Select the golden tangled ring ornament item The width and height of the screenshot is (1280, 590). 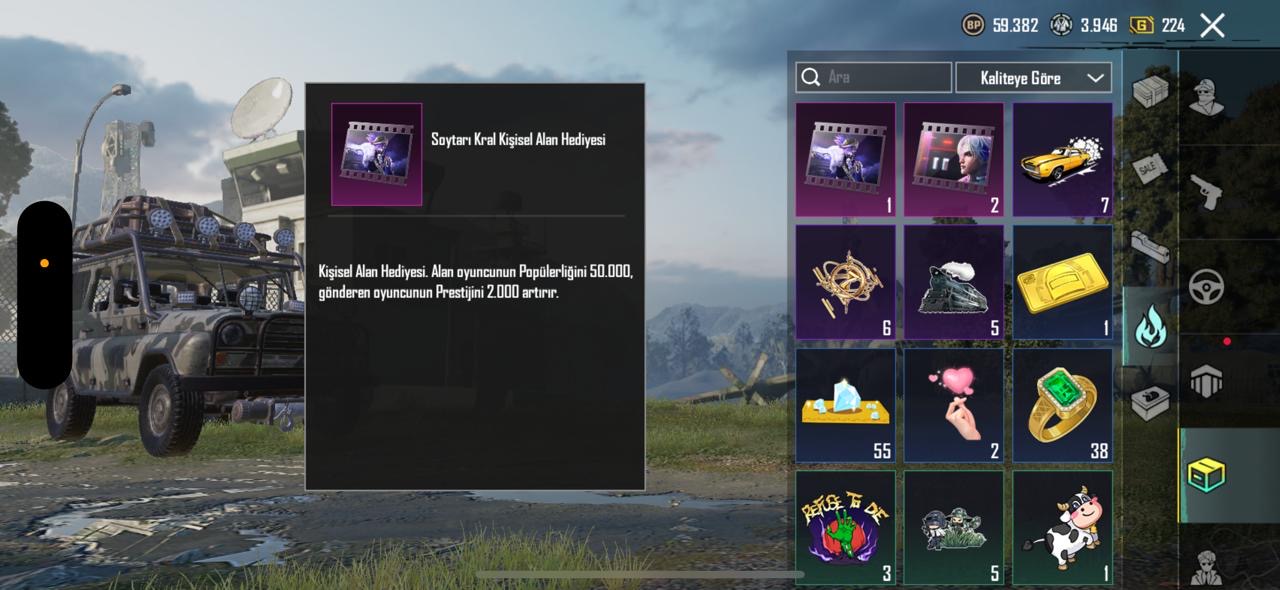tap(845, 282)
